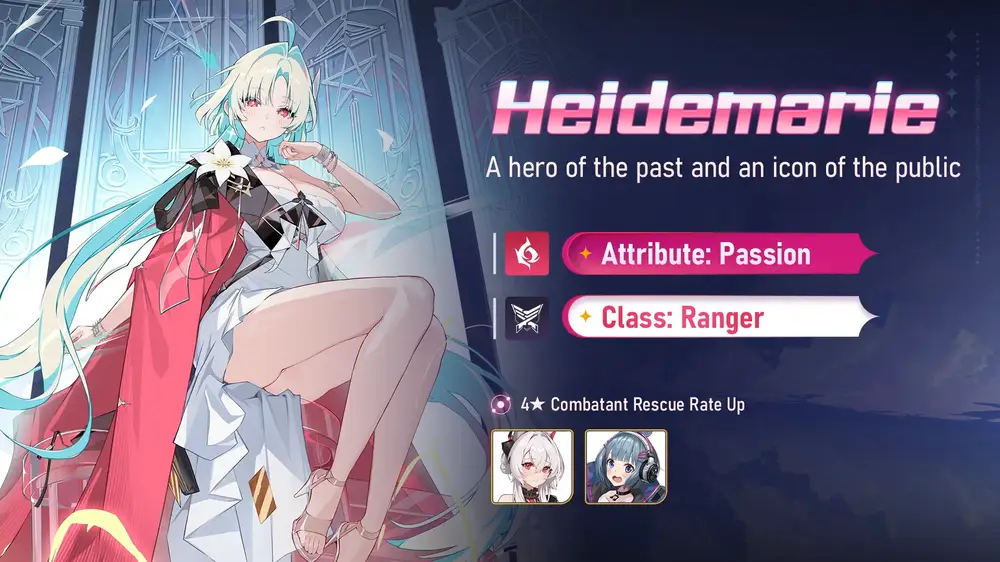This screenshot has width=1000, height=562.
Task: Open the Attribute: Passion banner label
Action: (706, 254)
